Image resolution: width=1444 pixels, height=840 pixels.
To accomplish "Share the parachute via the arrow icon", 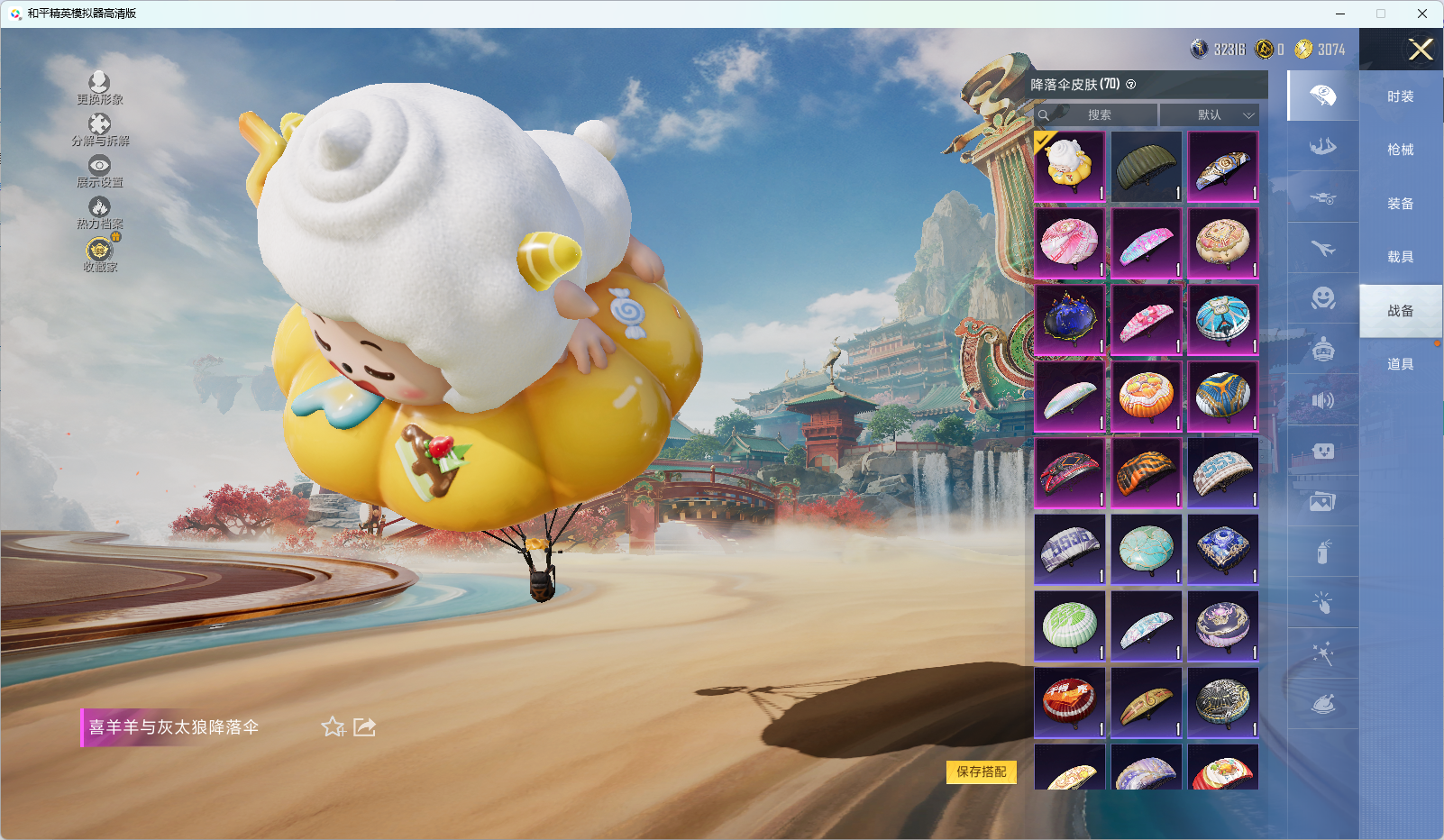I will point(364,726).
